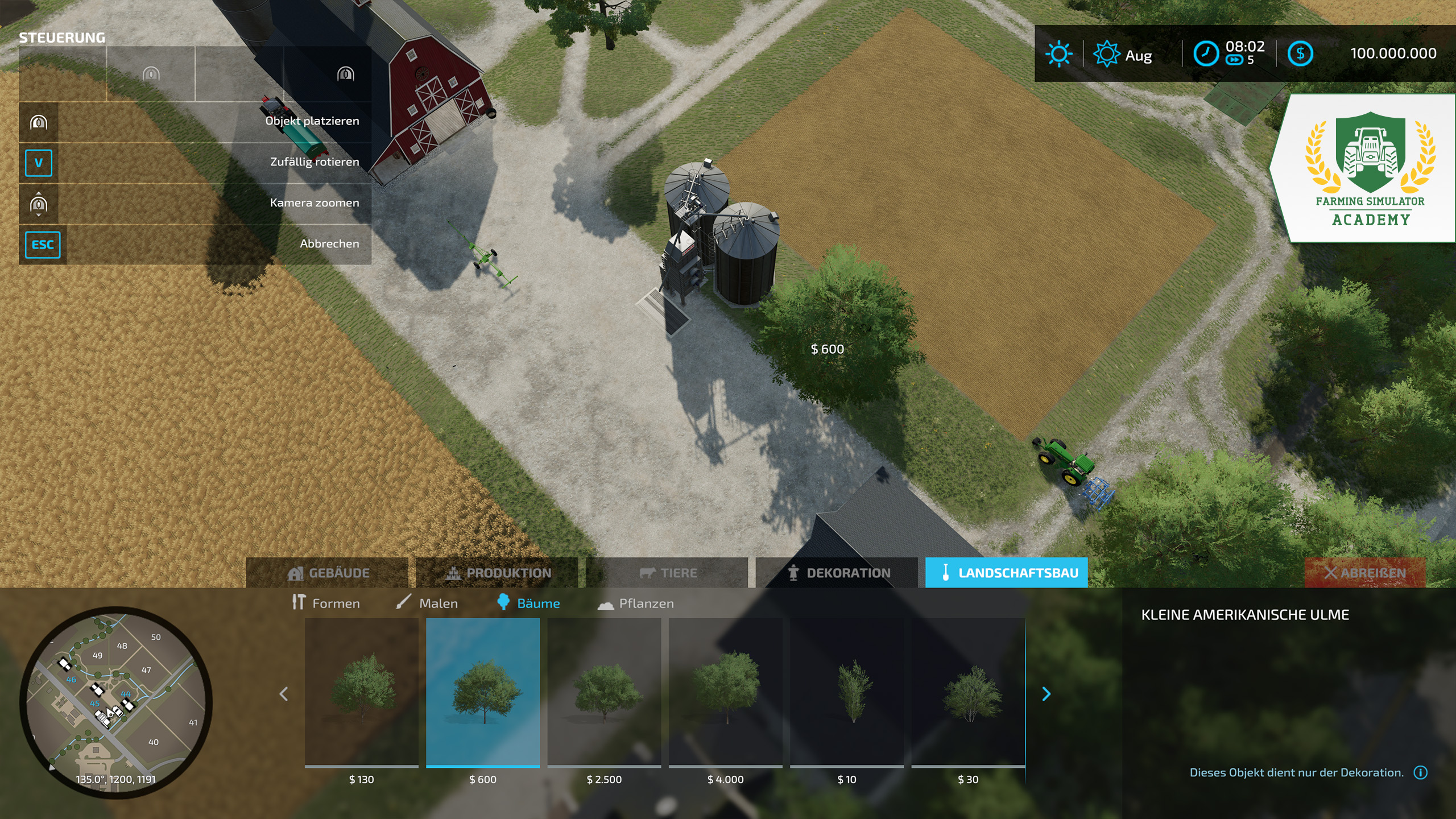1456x819 pixels.
Task: Show more trees with the right arrow
Action: point(1046,694)
